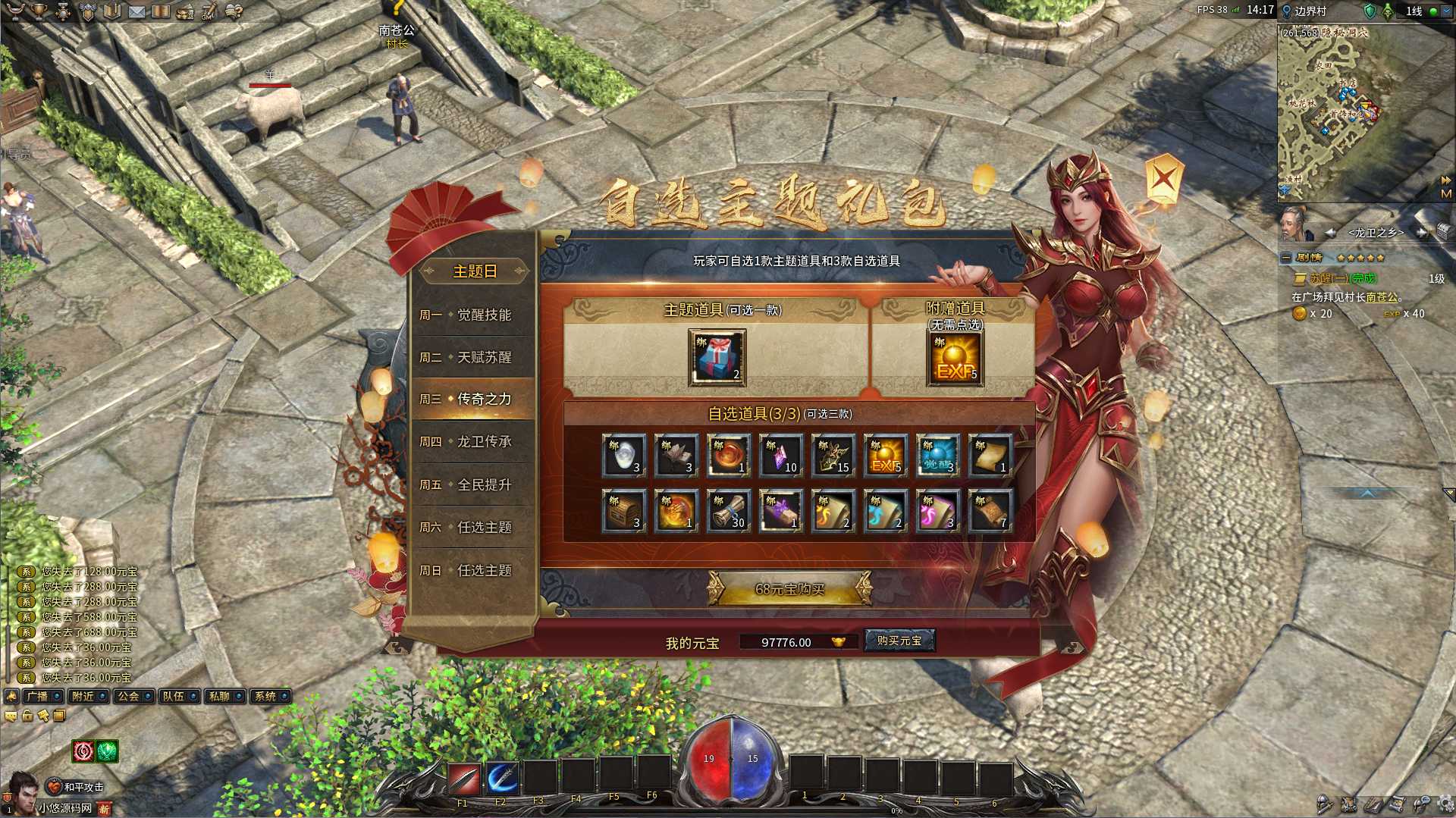Pick the blue gift box theme item

click(x=717, y=357)
